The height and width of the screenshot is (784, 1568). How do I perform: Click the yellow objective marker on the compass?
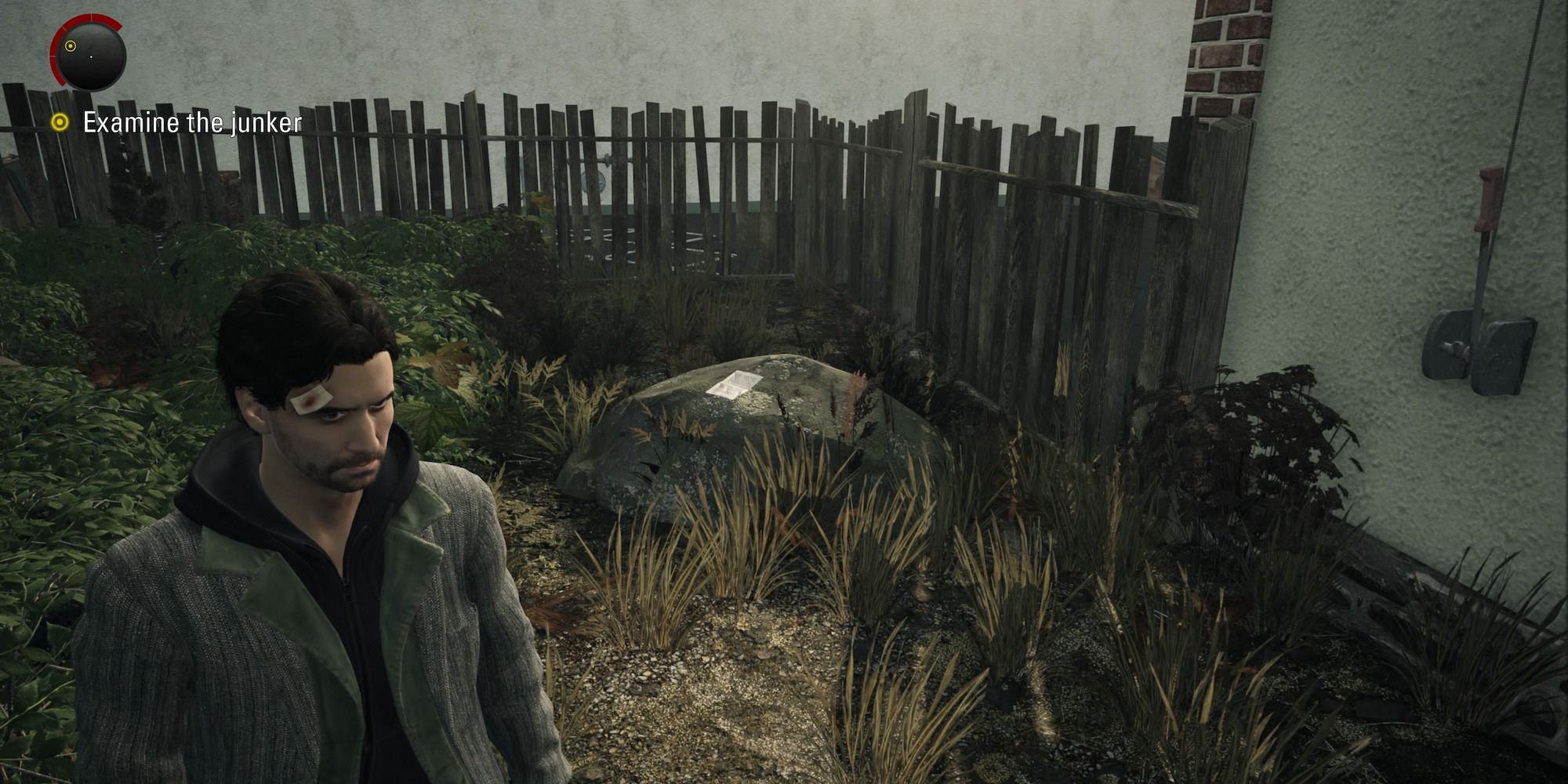(71, 45)
